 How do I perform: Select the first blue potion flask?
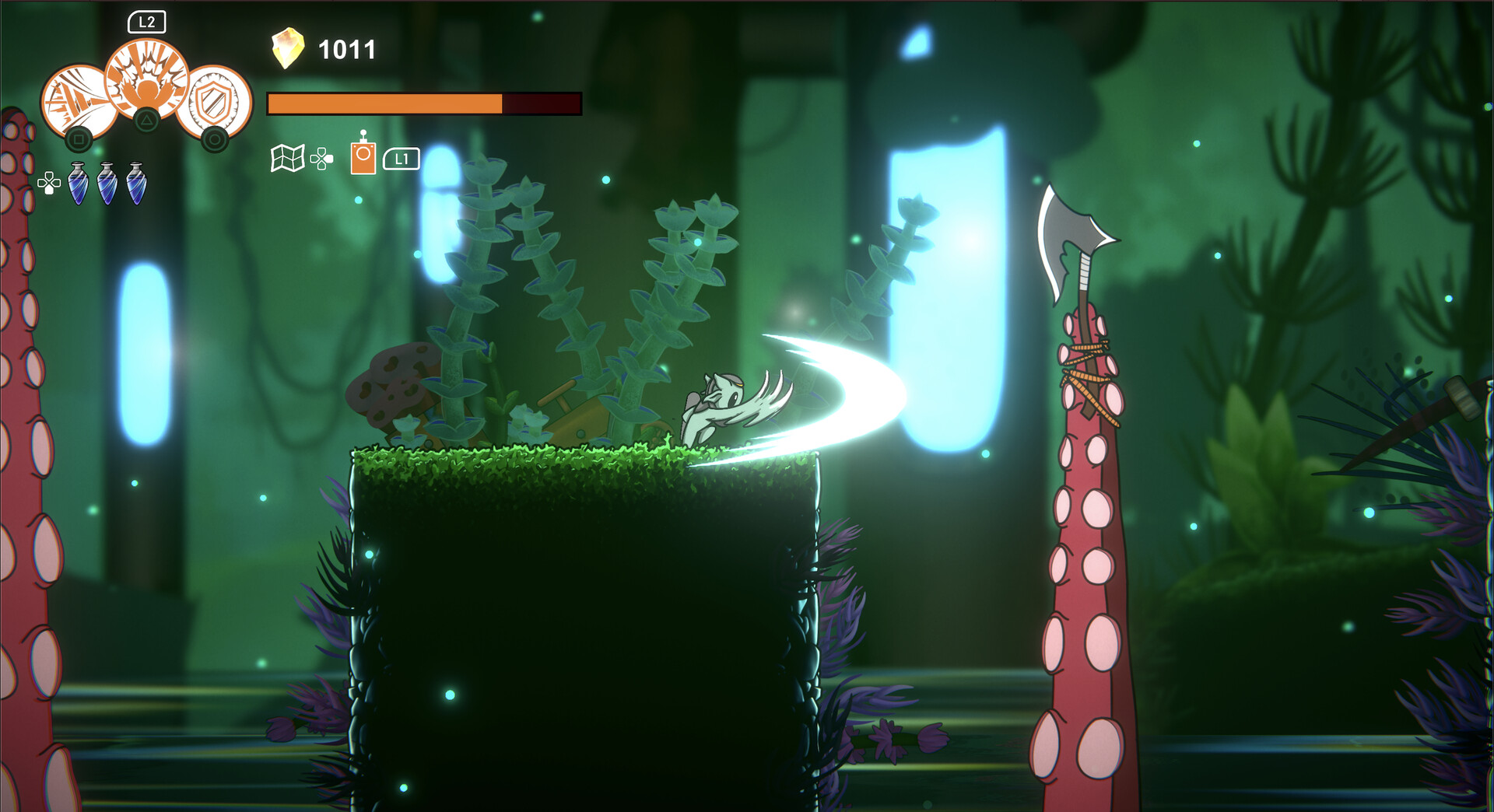(78, 184)
